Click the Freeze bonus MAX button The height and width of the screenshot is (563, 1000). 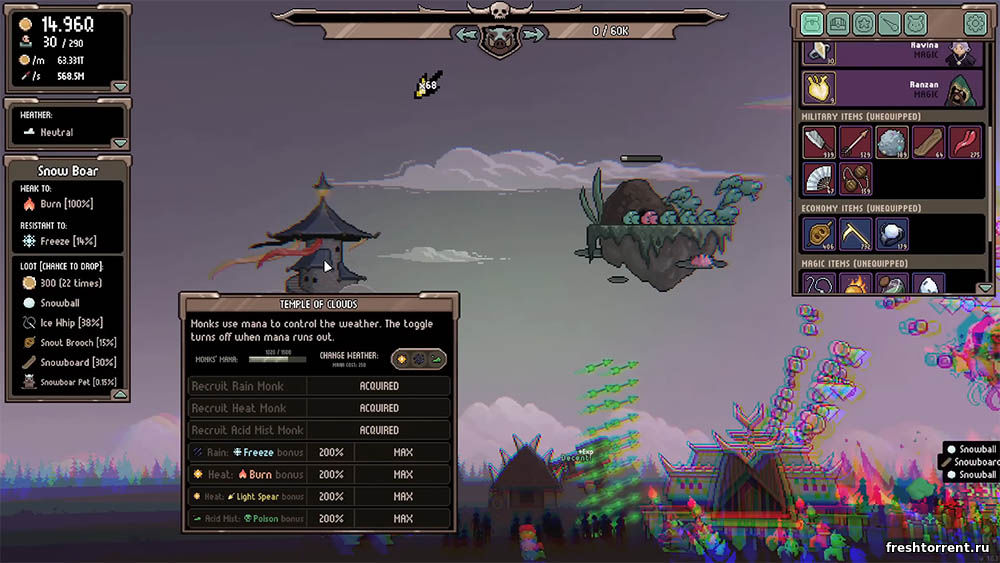point(403,452)
